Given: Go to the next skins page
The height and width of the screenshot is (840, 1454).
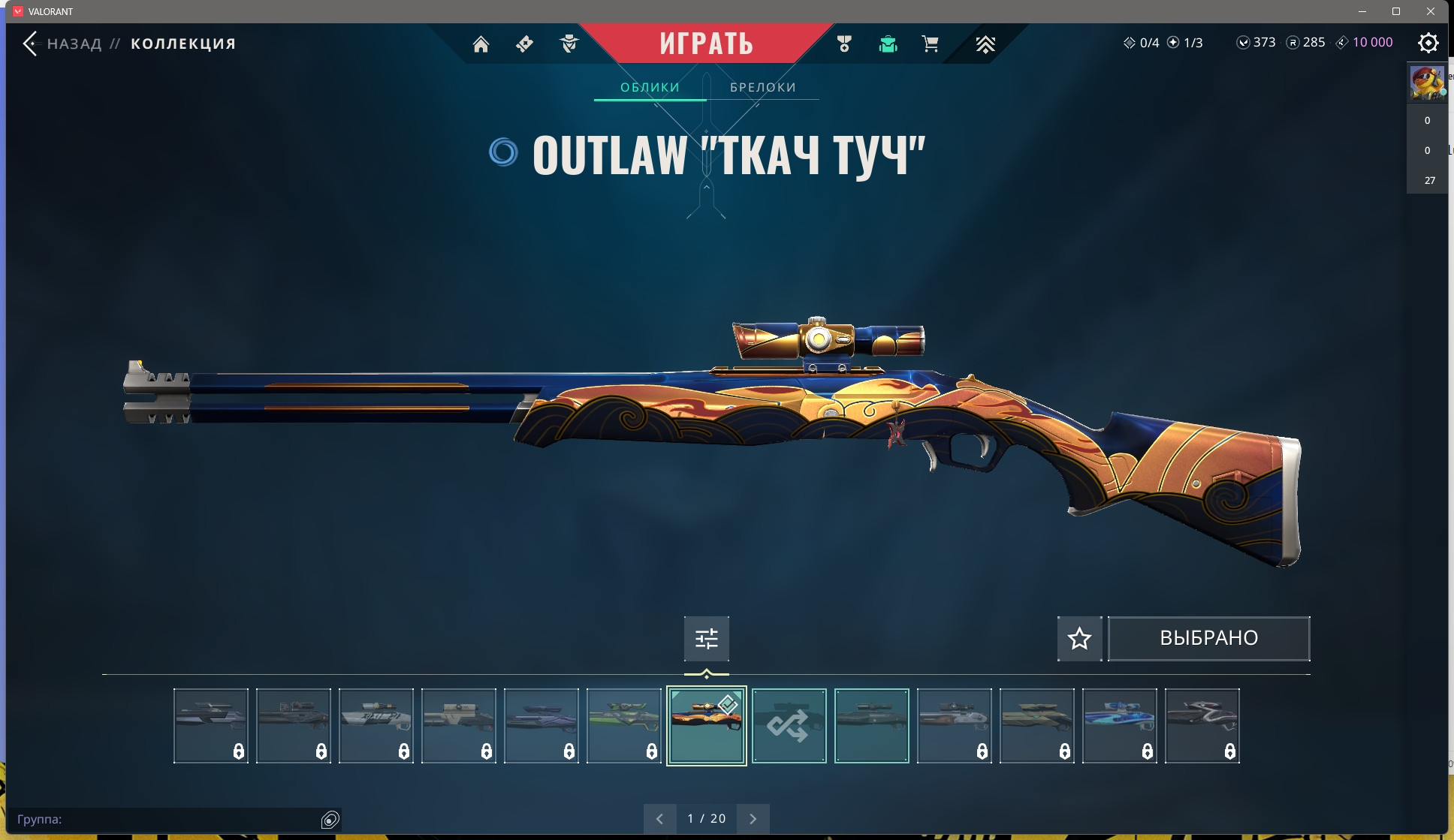Looking at the screenshot, I should (753, 819).
